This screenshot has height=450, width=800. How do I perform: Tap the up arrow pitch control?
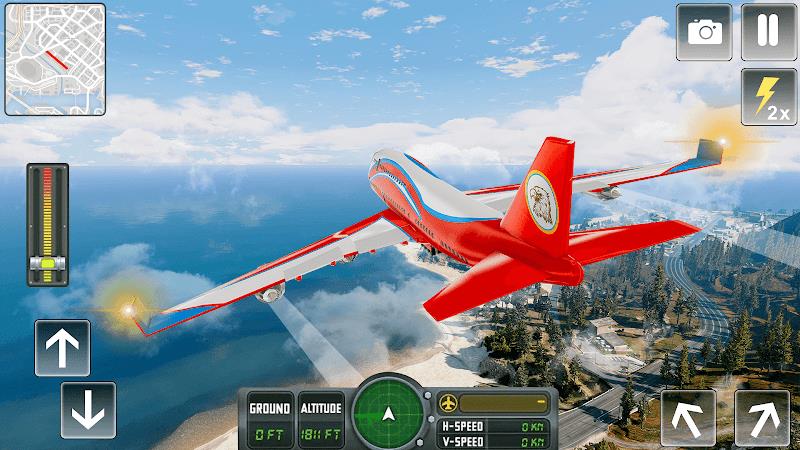(62, 348)
